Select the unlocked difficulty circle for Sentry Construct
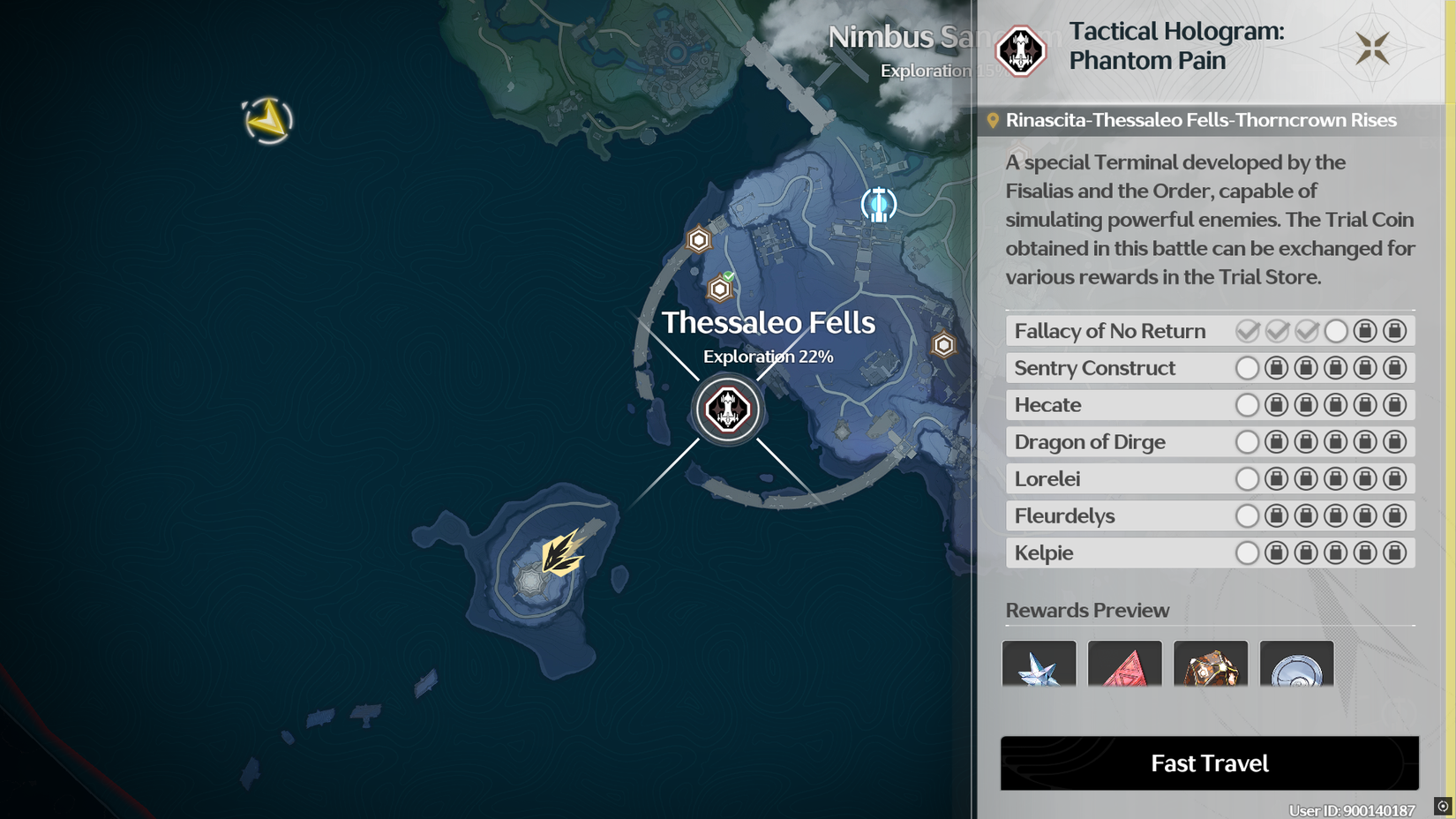Image resolution: width=1456 pixels, height=819 pixels. point(1248,368)
